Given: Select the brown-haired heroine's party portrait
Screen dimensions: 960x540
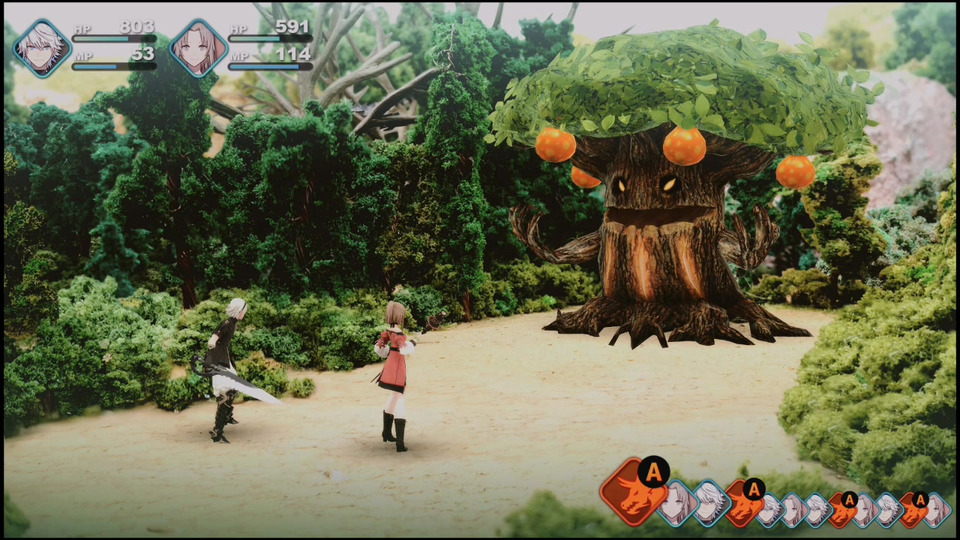Looking at the screenshot, I should click(198, 48).
